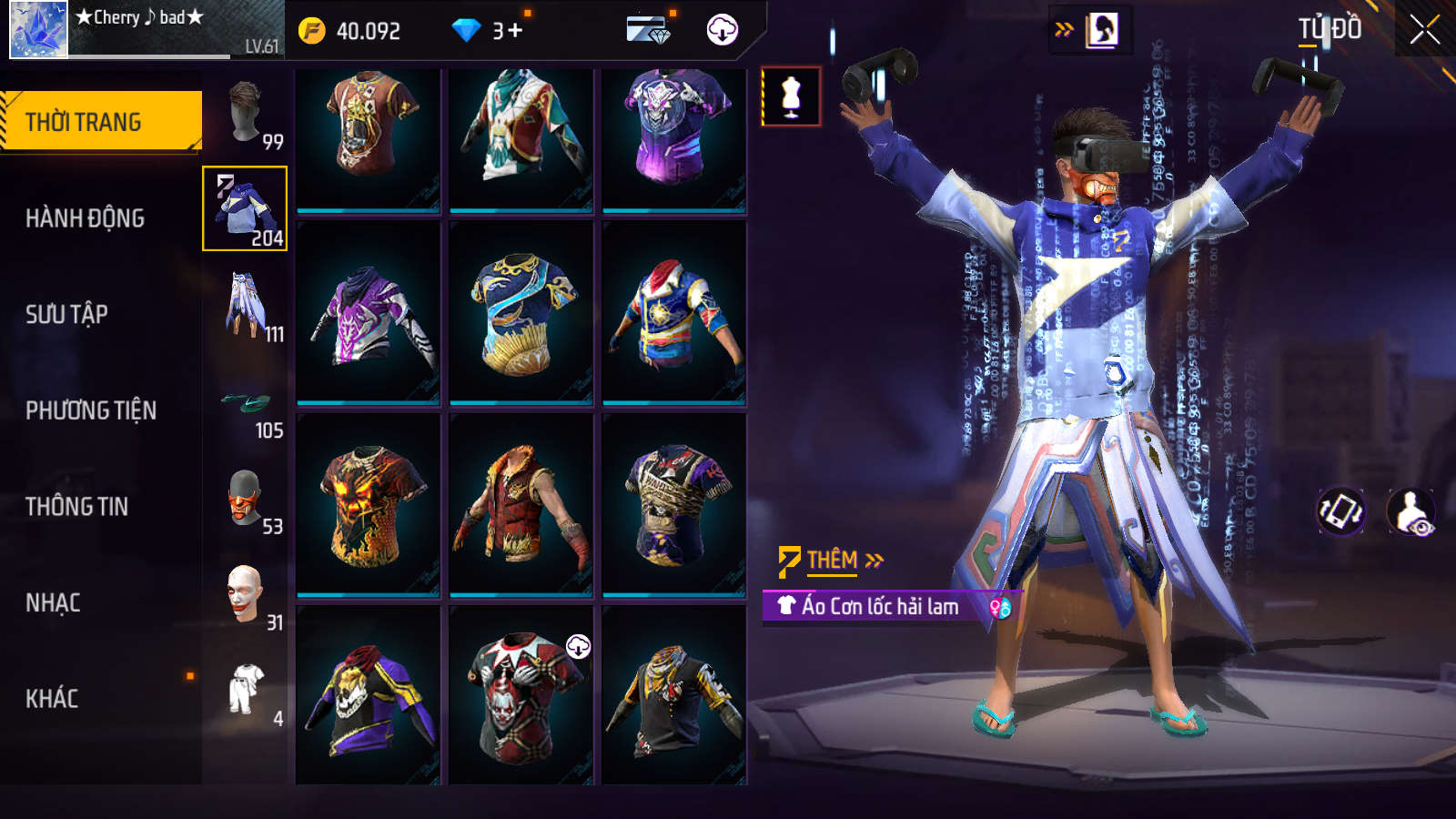
Task: Go to the Nhạc section
Action: click(x=53, y=603)
